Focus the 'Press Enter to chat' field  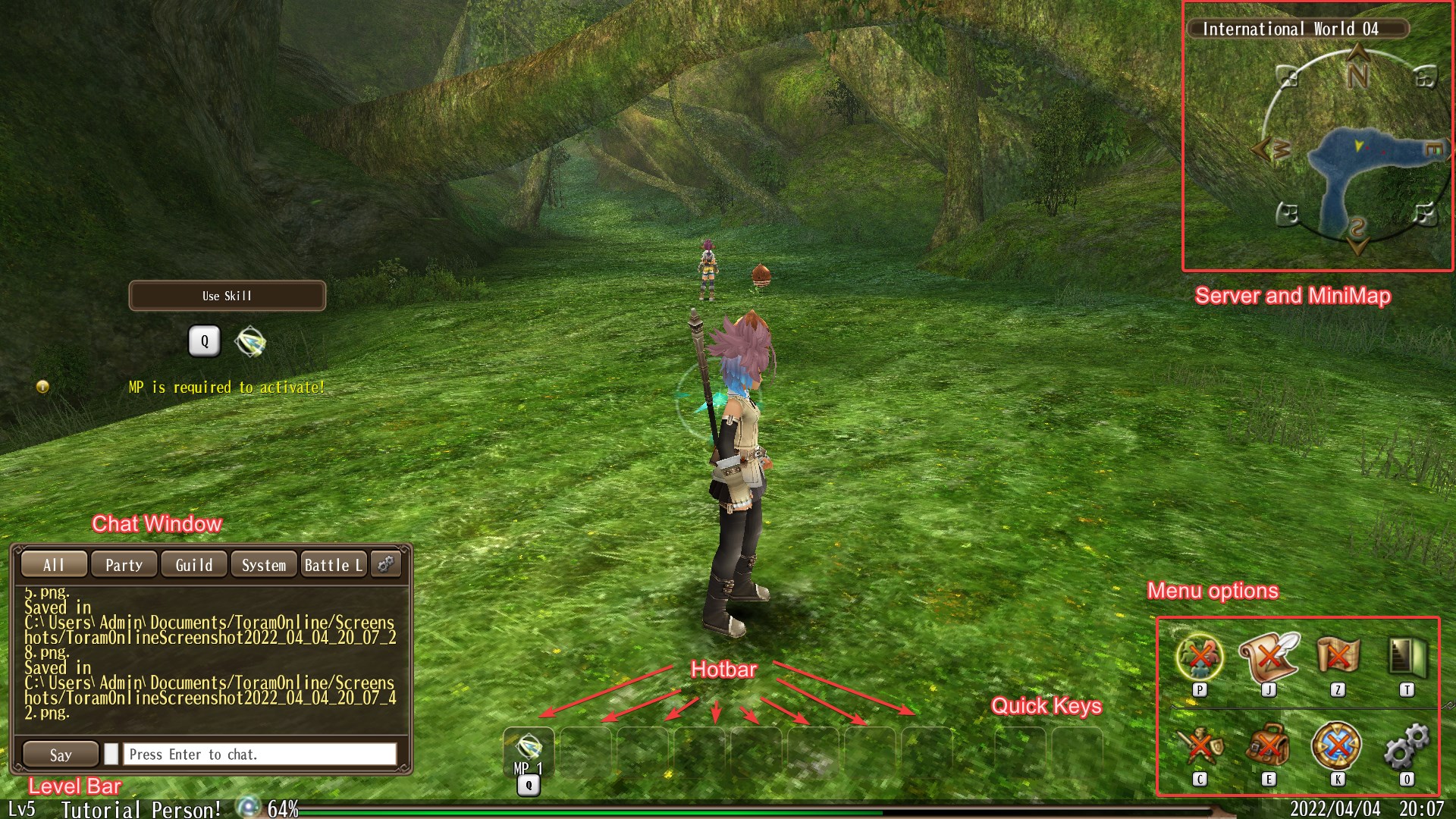tap(259, 755)
